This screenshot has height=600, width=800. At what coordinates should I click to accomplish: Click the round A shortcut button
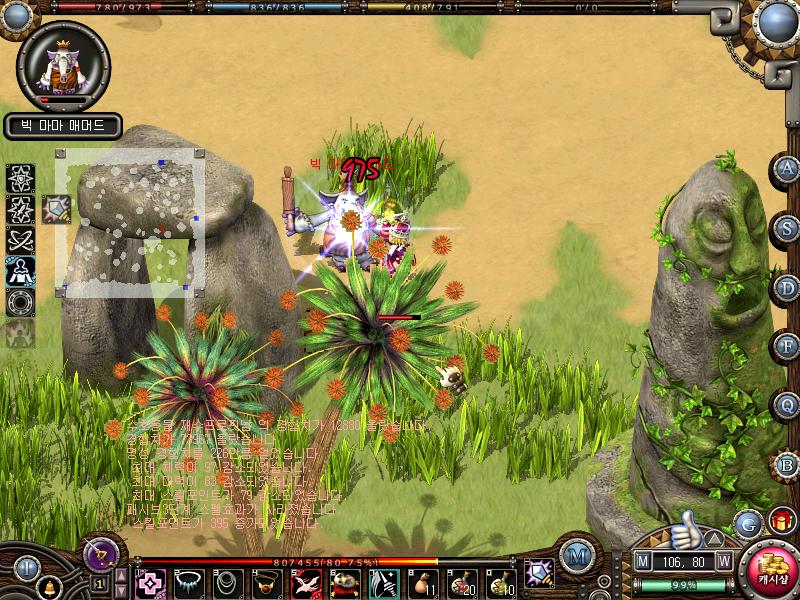tap(788, 168)
